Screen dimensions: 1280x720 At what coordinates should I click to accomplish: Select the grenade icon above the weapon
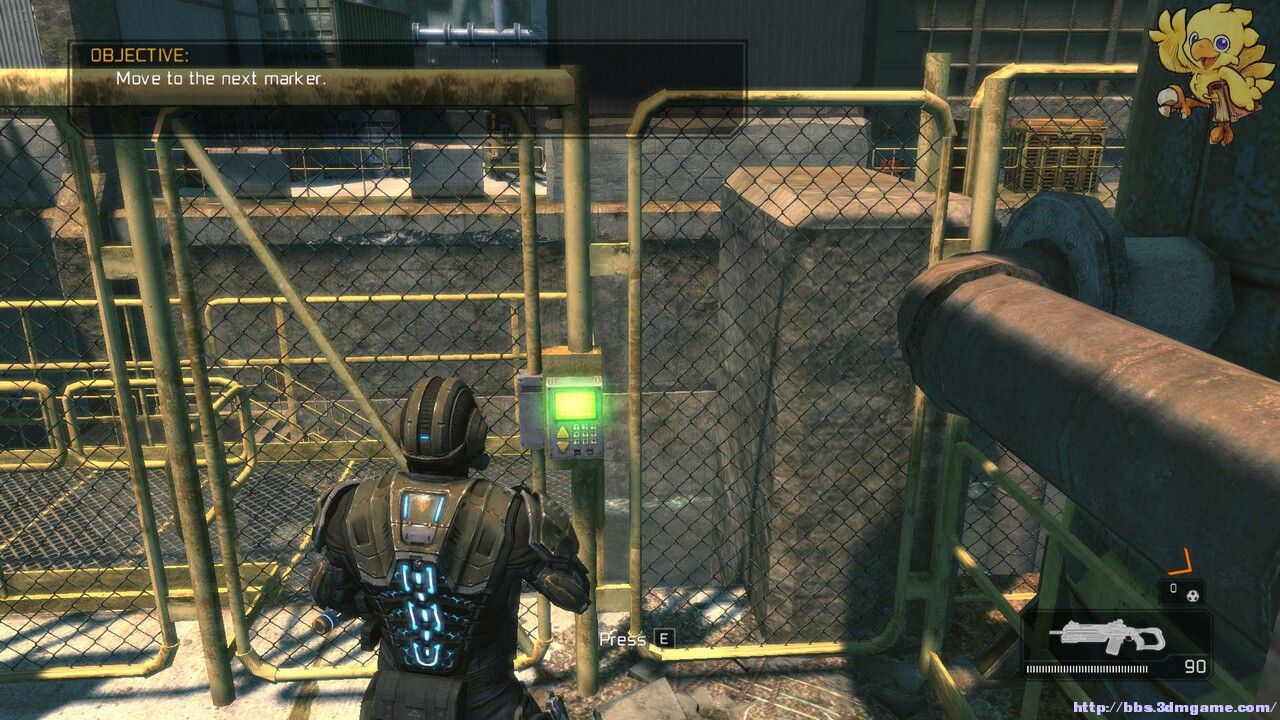point(1192,593)
